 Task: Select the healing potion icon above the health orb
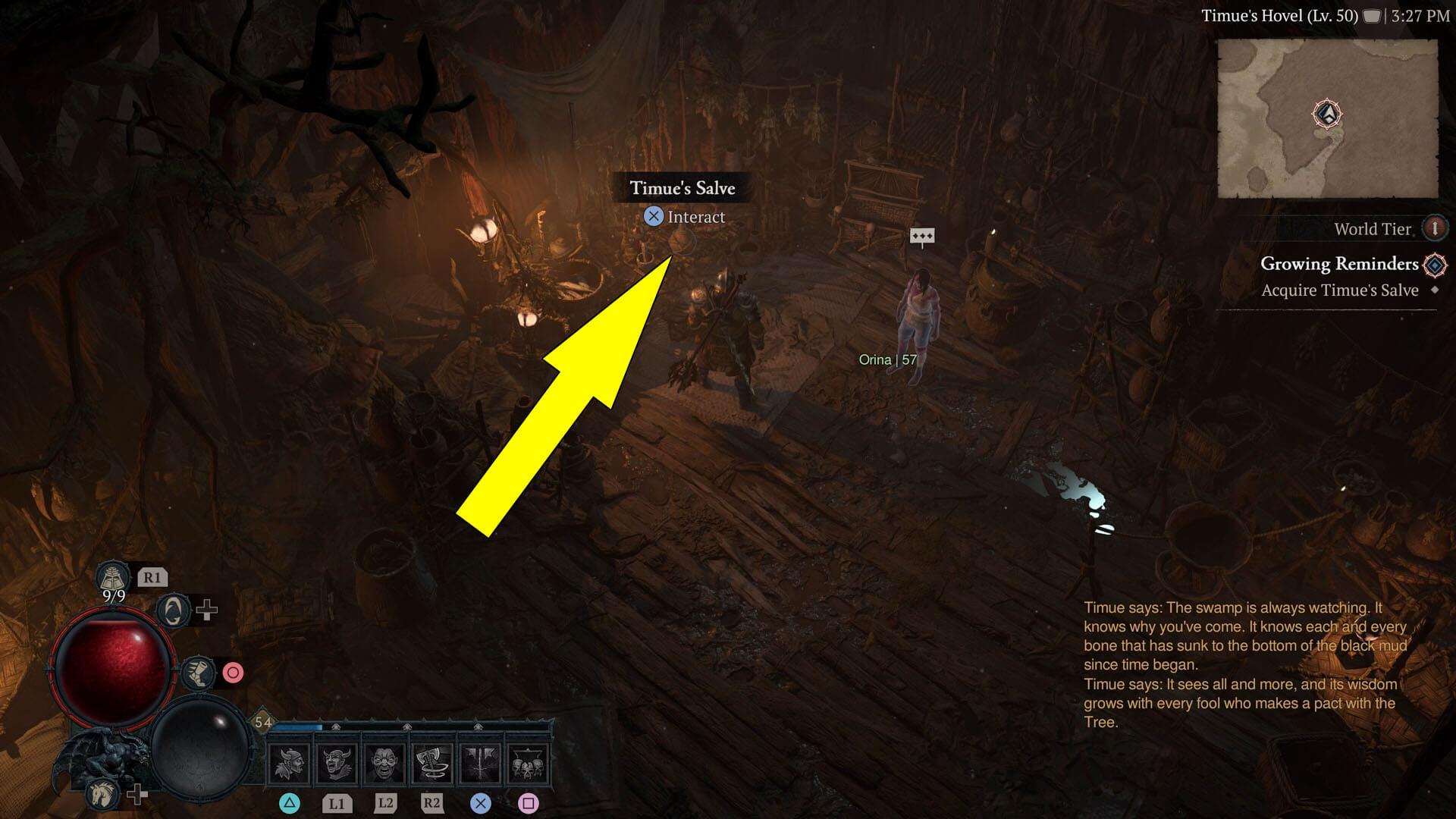pos(113,577)
